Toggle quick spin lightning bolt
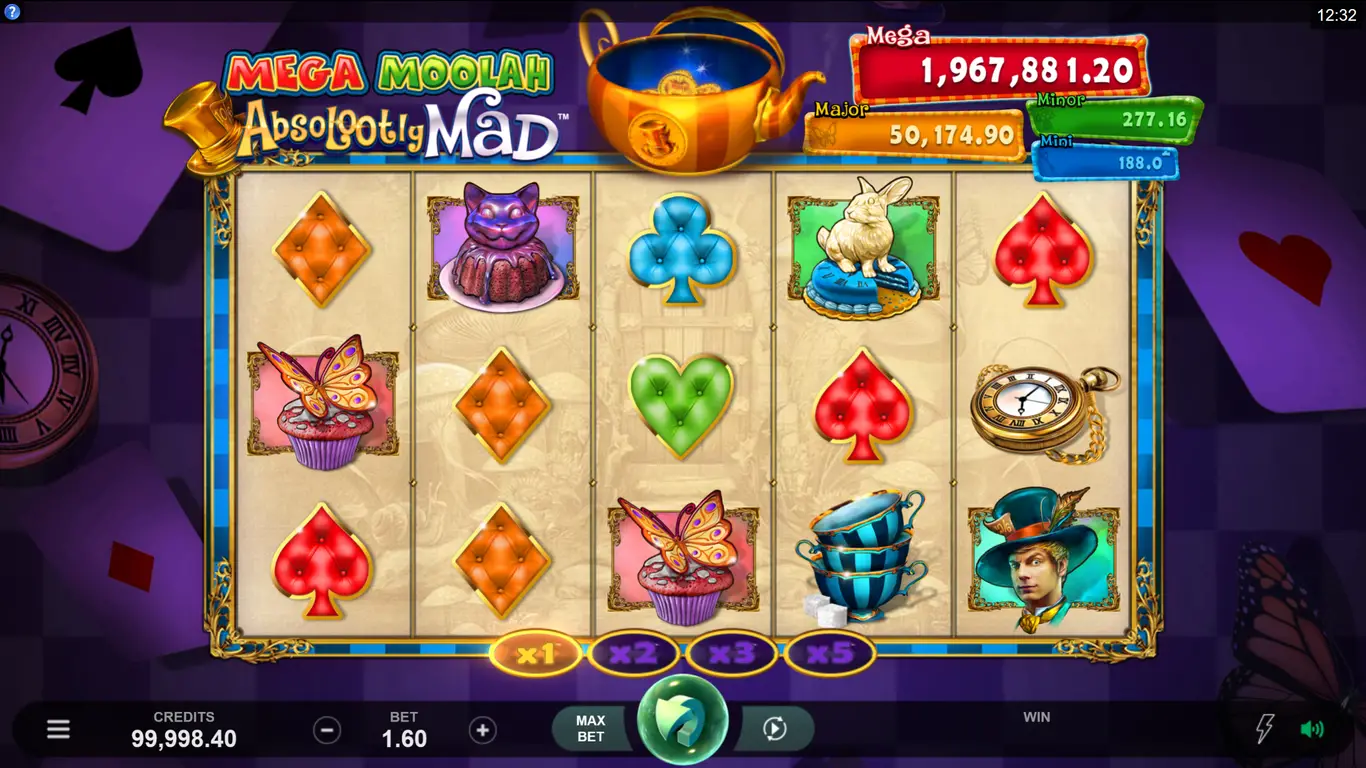 click(x=1265, y=729)
